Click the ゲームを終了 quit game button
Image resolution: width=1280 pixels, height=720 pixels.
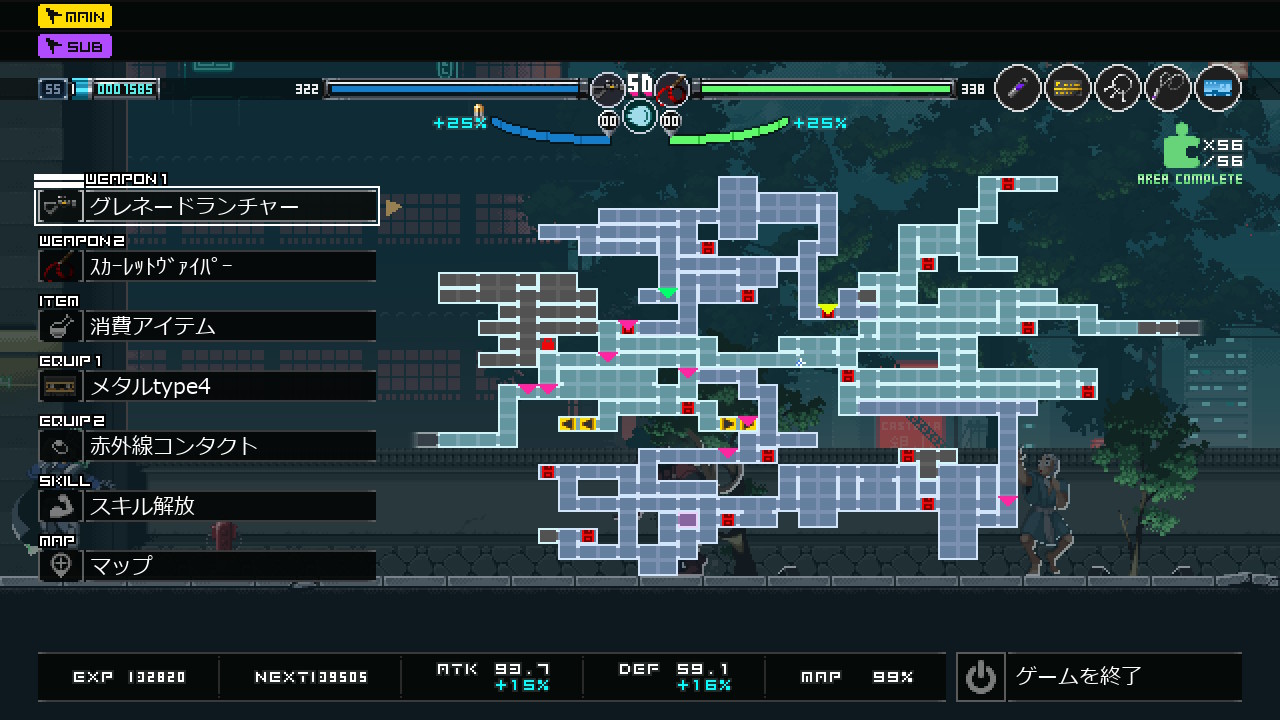pos(1098,677)
